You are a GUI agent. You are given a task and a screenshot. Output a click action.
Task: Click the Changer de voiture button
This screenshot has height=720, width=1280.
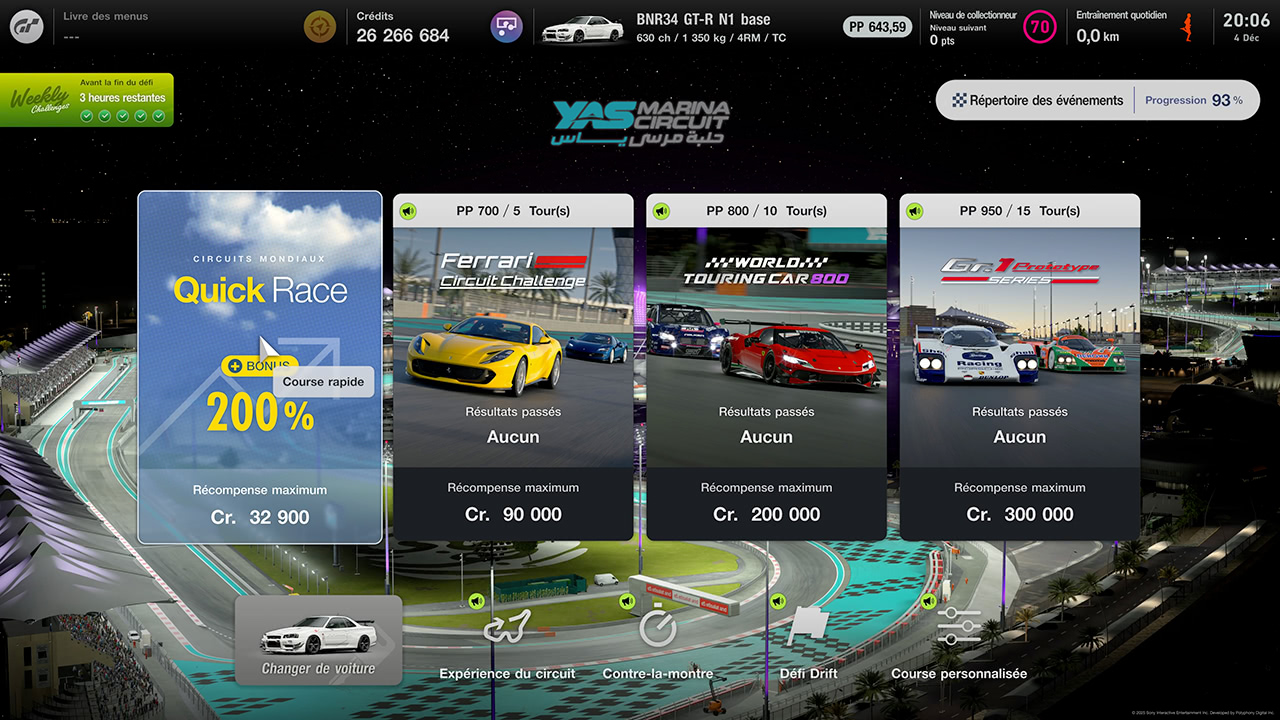pyautogui.click(x=318, y=640)
